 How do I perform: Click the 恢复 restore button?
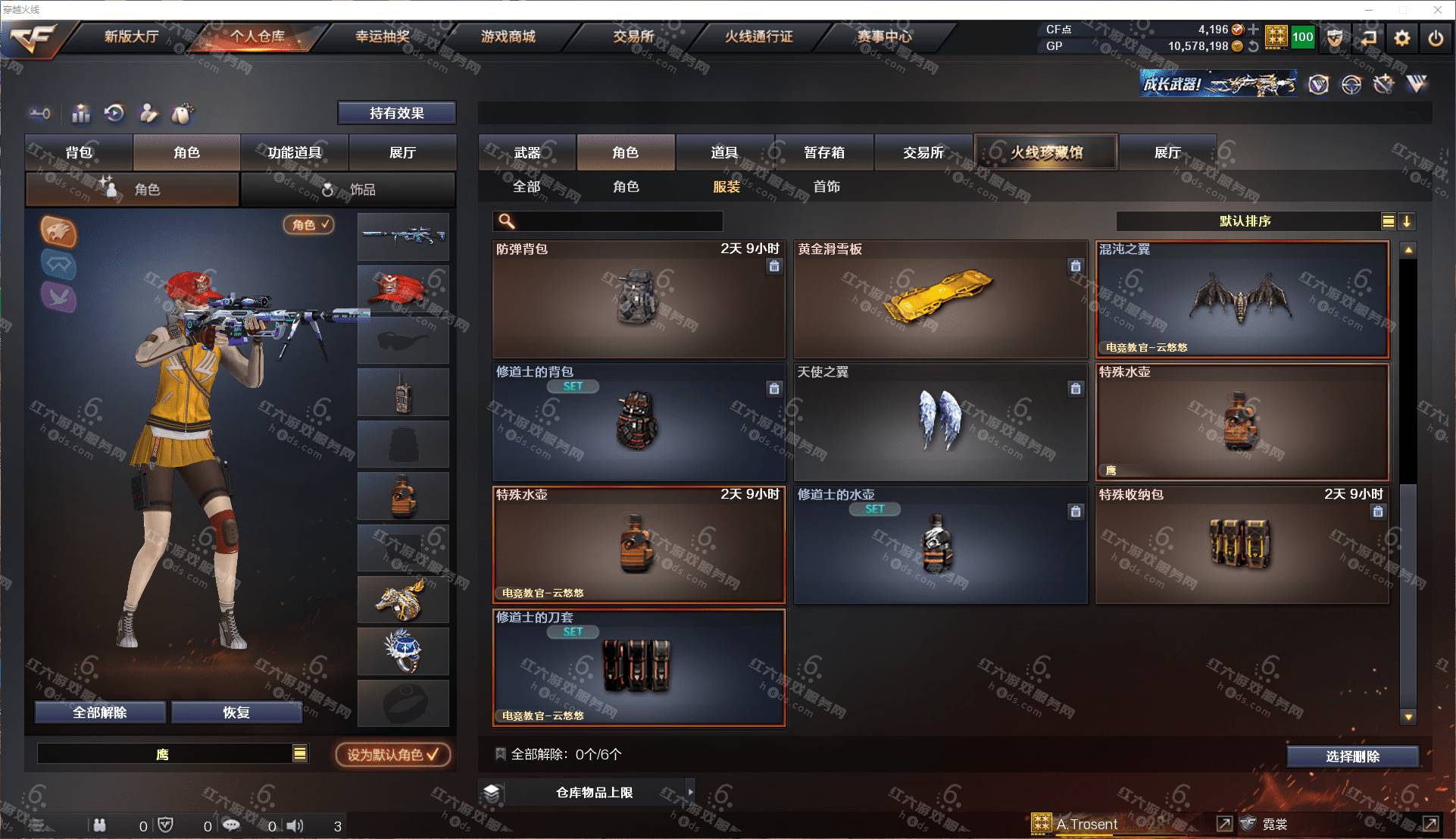(236, 712)
